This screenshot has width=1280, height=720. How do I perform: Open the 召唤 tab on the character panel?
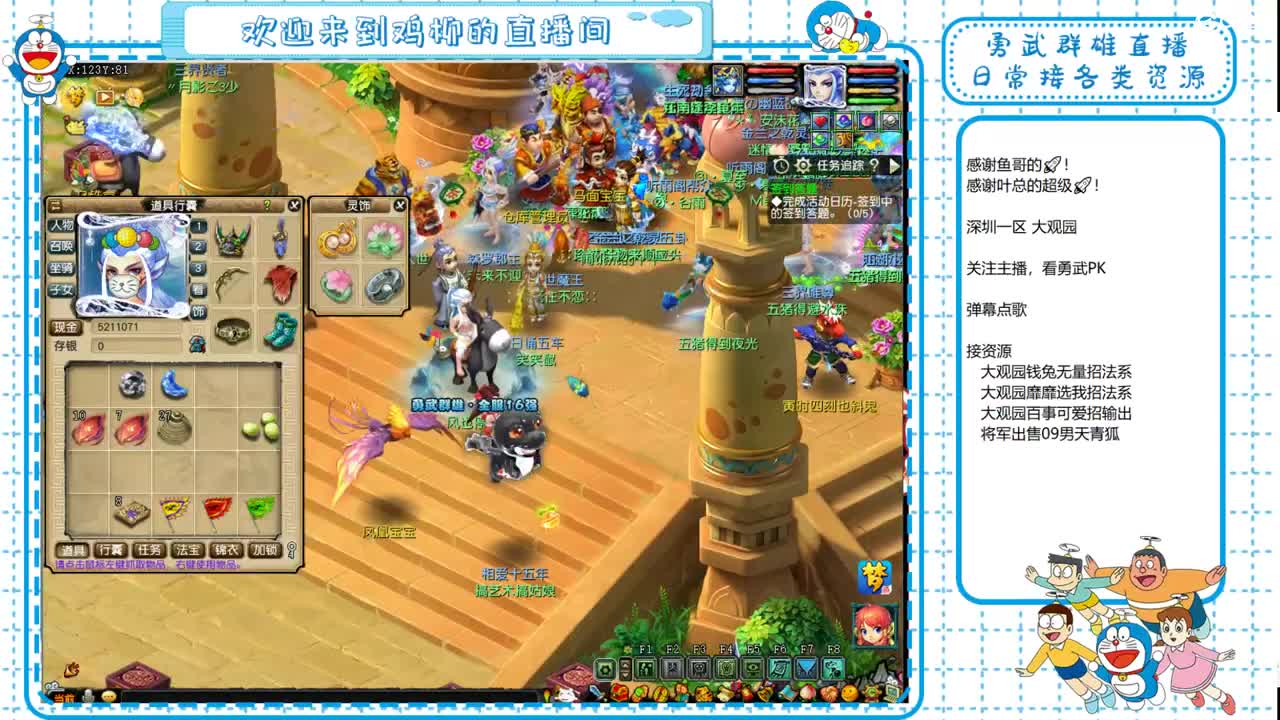tap(61, 247)
